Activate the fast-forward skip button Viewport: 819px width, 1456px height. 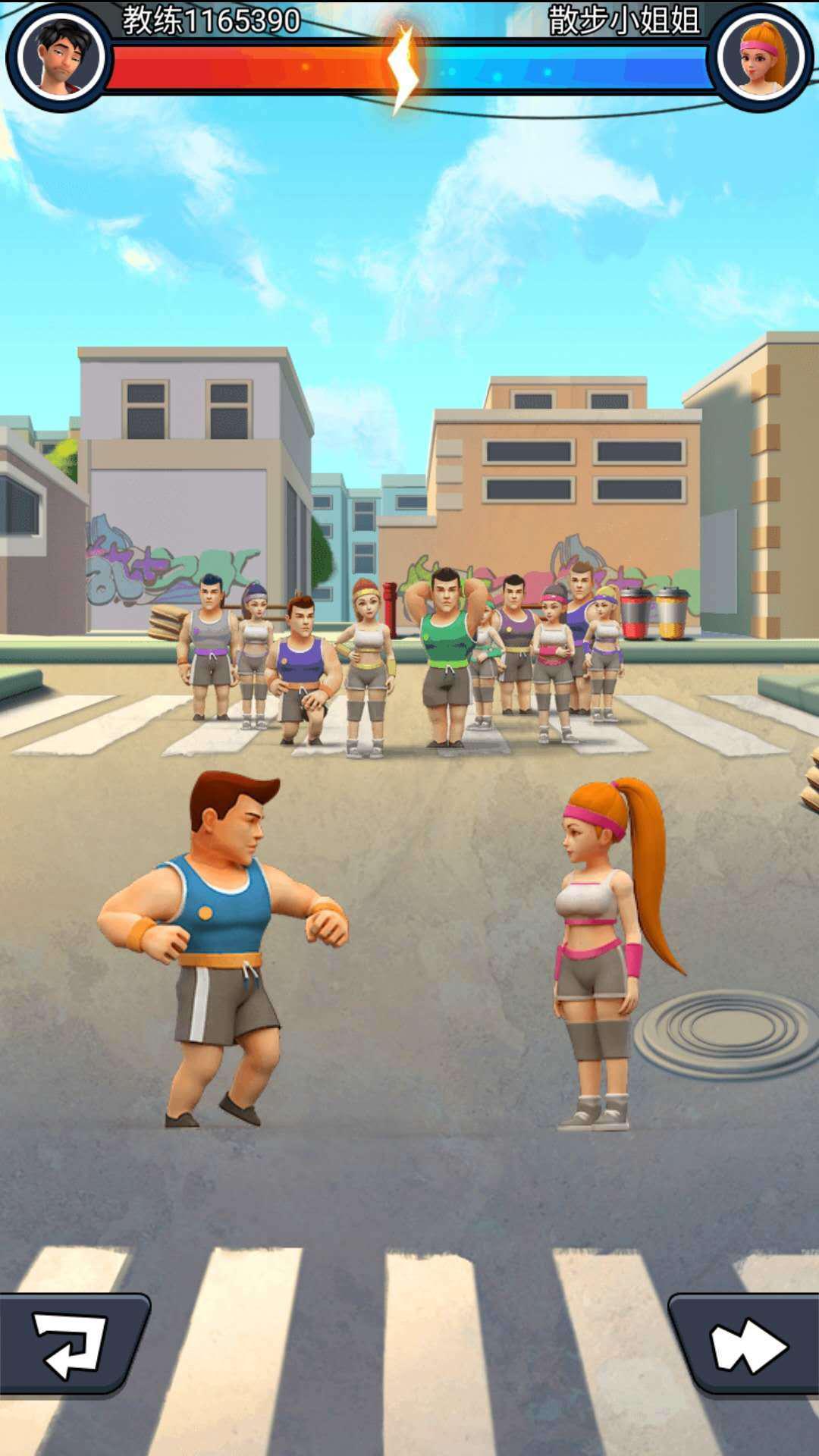point(746,1345)
